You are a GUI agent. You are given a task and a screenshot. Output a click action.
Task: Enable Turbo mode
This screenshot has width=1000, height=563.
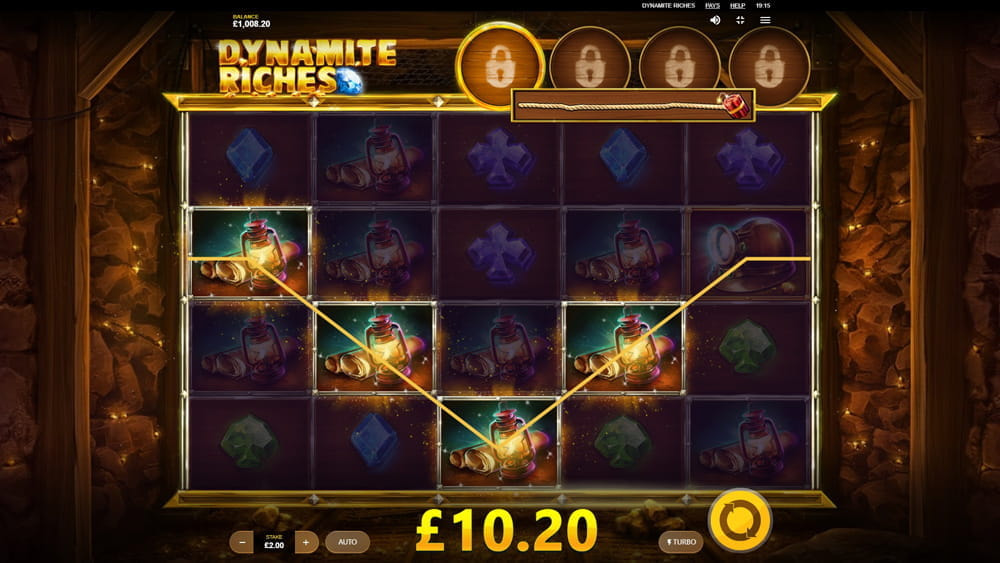(680, 542)
